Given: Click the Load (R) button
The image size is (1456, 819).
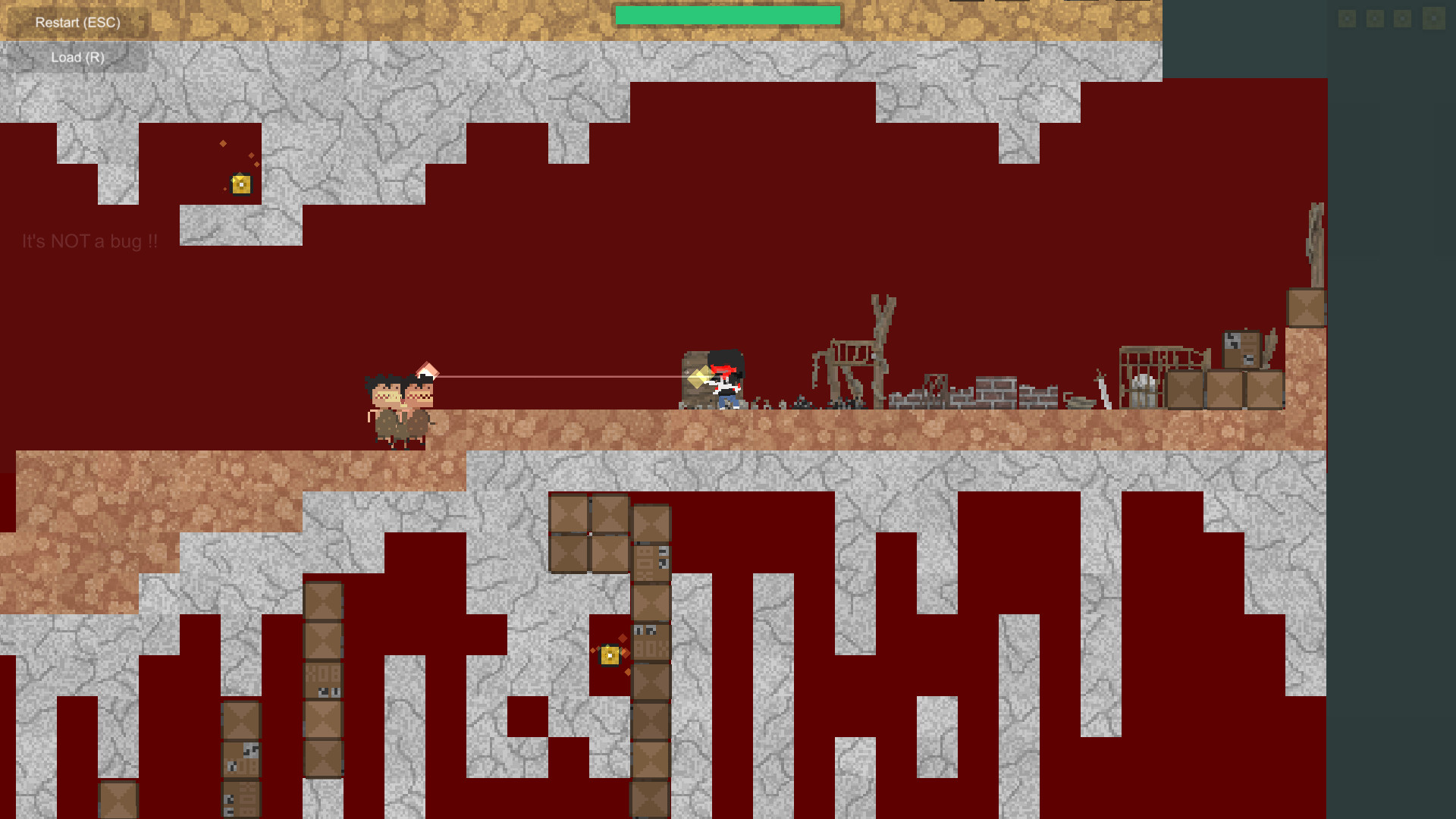Looking at the screenshot, I should pos(76,57).
